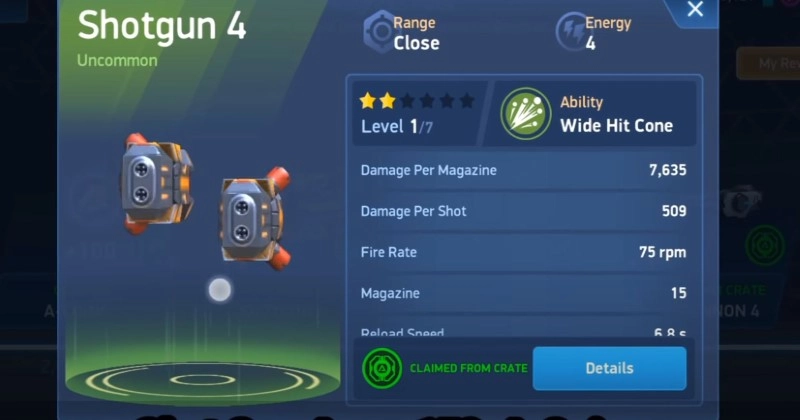
Task: Select the Wide Hit Cone ability icon
Action: (526, 113)
